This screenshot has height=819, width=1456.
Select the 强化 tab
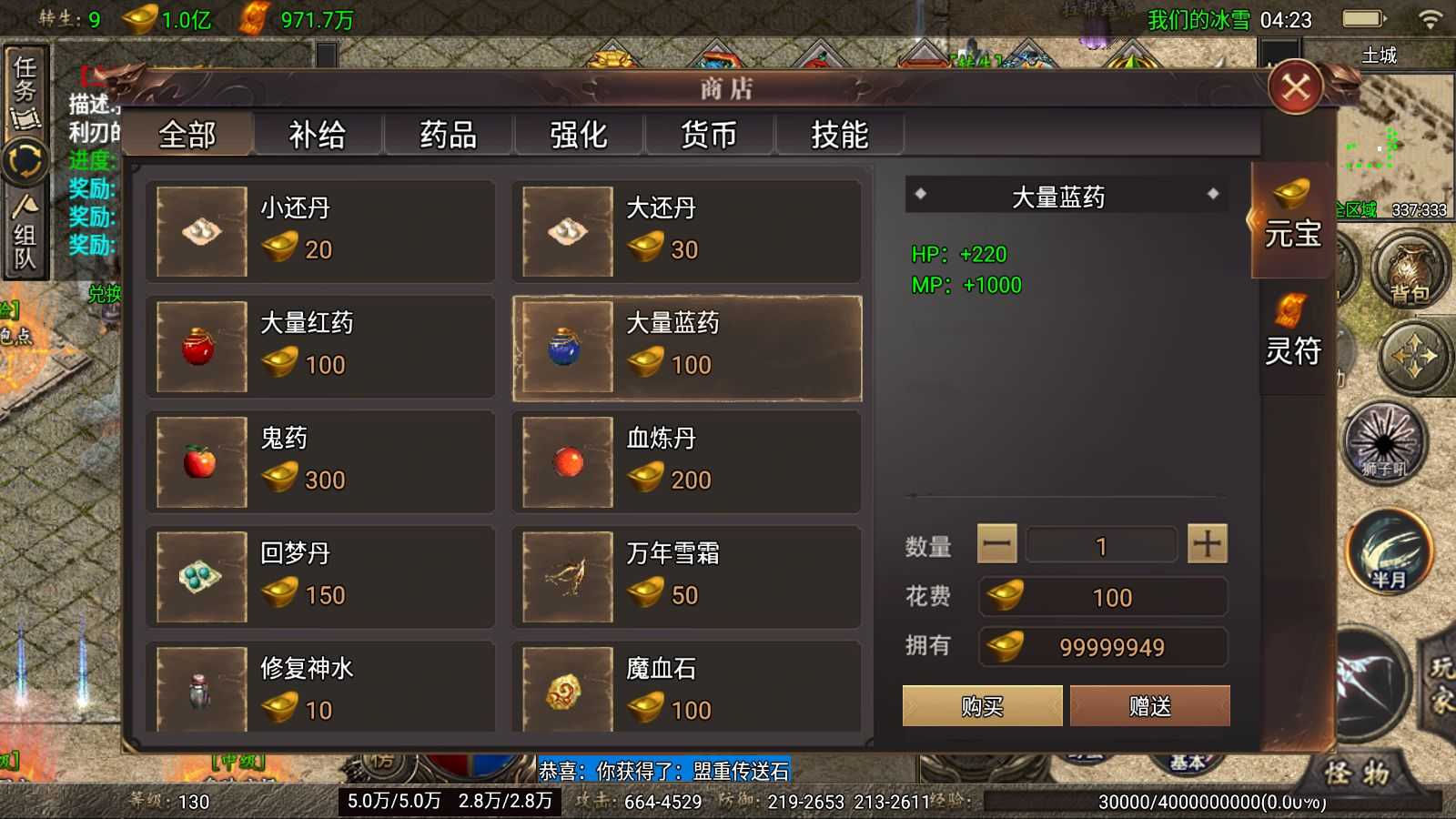[578, 134]
